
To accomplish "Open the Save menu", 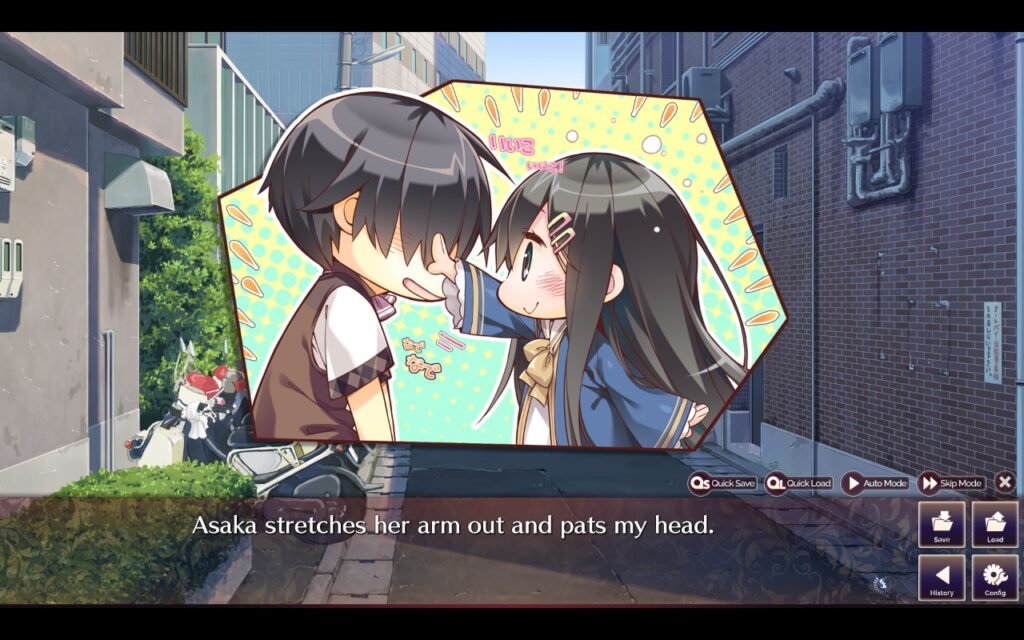I will point(941,524).
